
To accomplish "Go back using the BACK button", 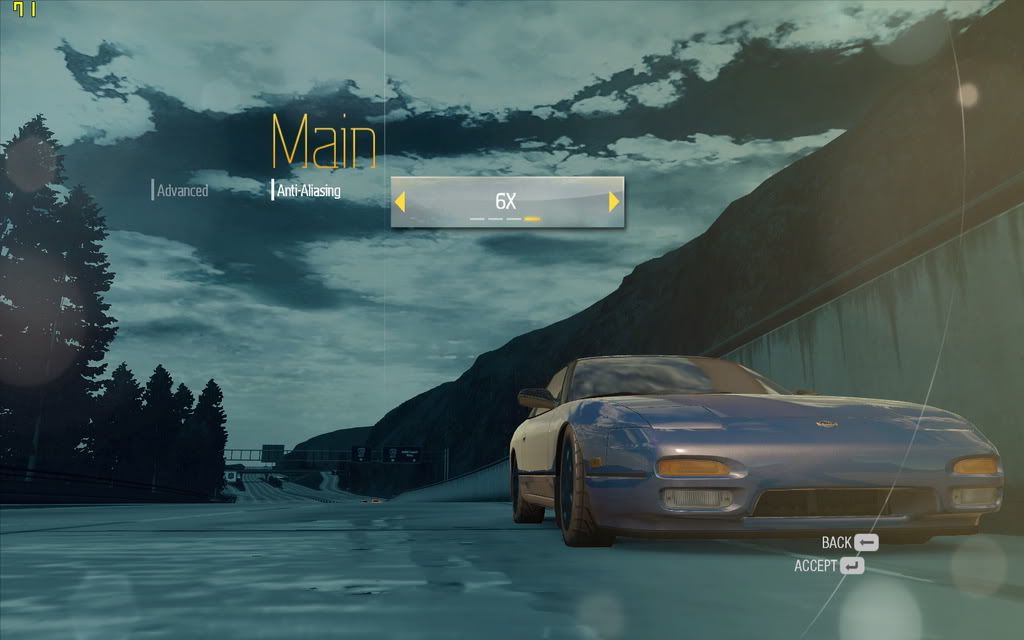I will (850, 542).
